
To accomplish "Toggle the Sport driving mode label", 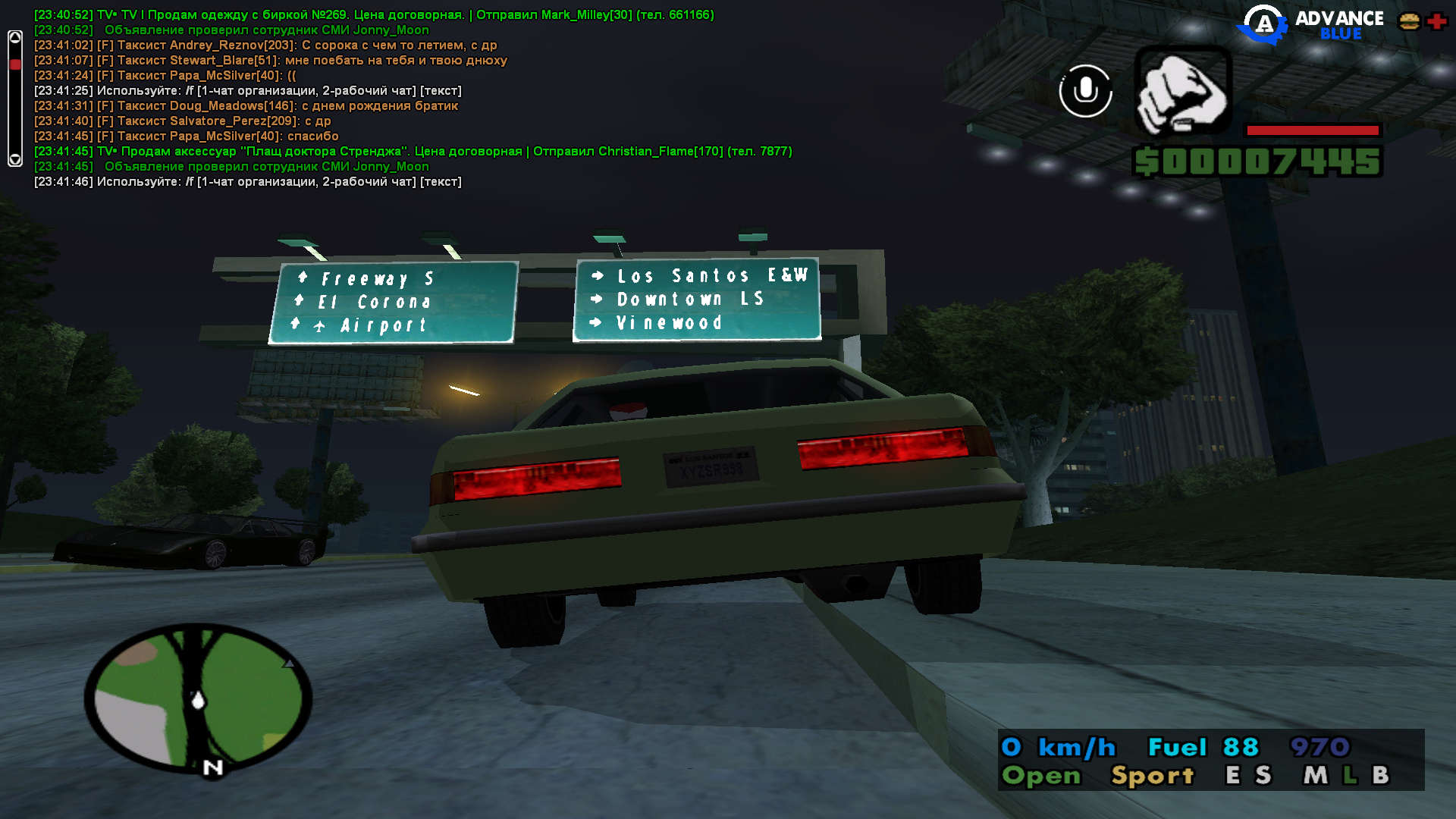I will pyautogui.click(x=1152, y=775).
